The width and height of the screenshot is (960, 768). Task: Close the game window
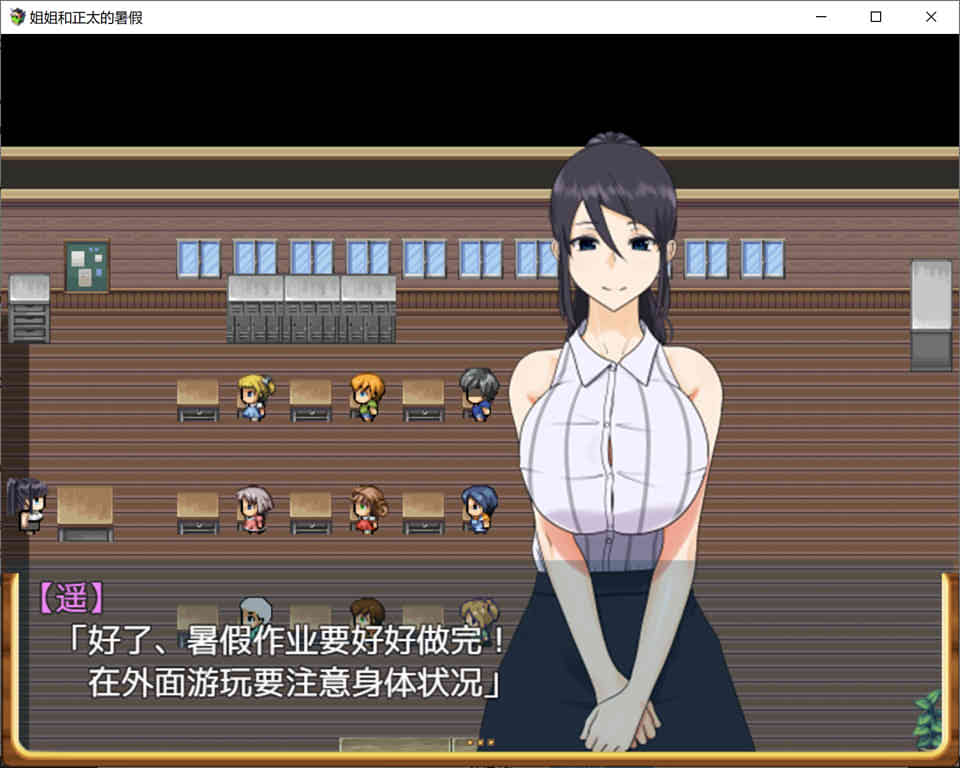[x=931, y=17]
